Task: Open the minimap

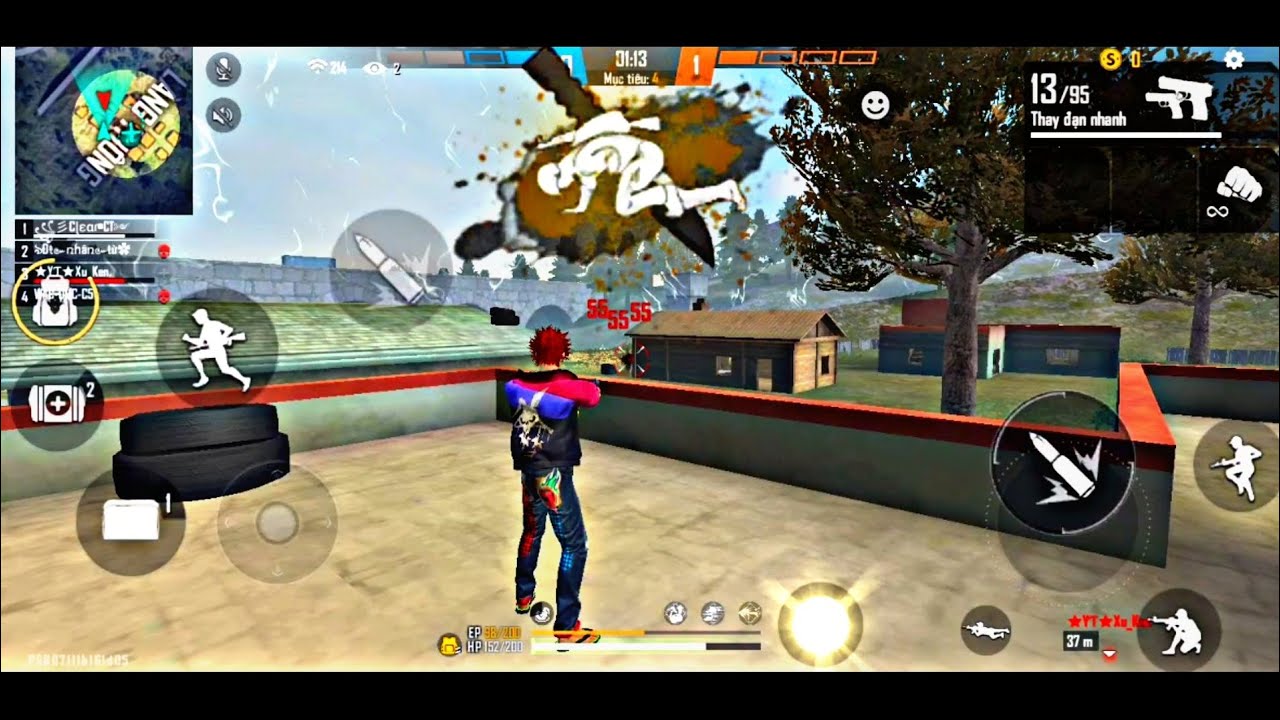Action: click(x=104, y=130)
